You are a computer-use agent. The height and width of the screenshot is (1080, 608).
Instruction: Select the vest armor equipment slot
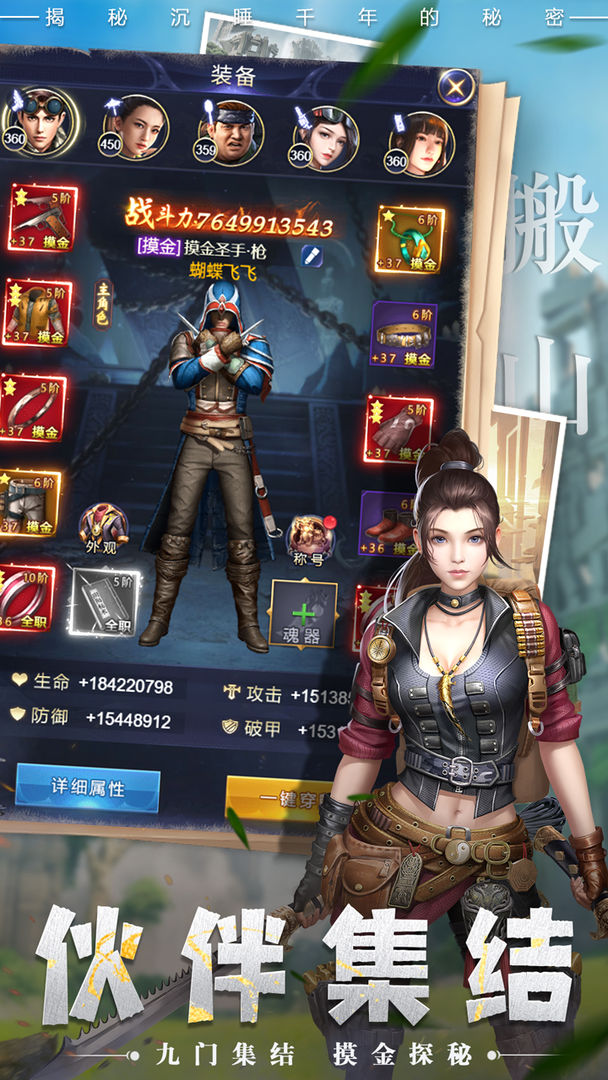(35, 312)
